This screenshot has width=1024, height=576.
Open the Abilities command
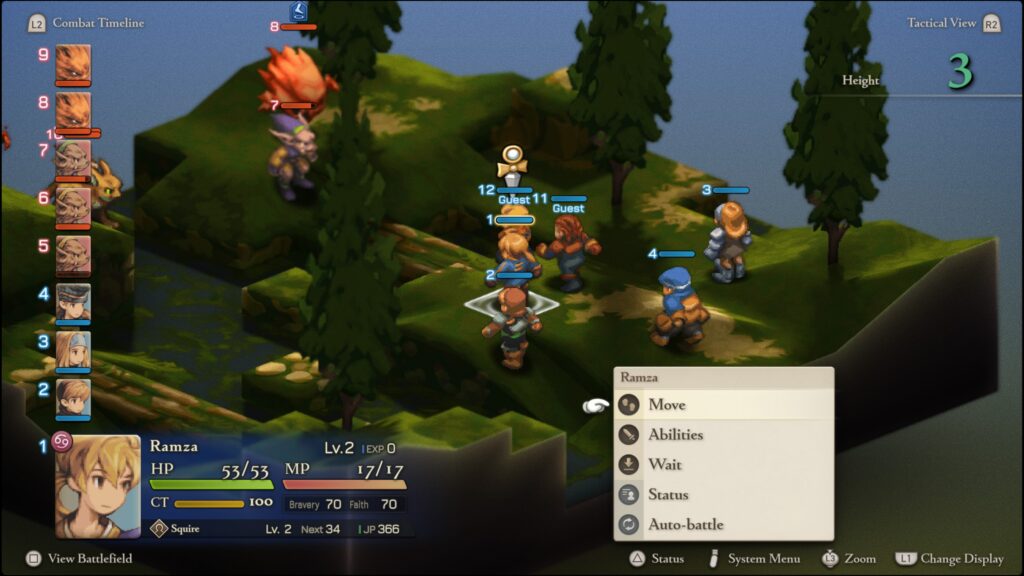(675, 435)
